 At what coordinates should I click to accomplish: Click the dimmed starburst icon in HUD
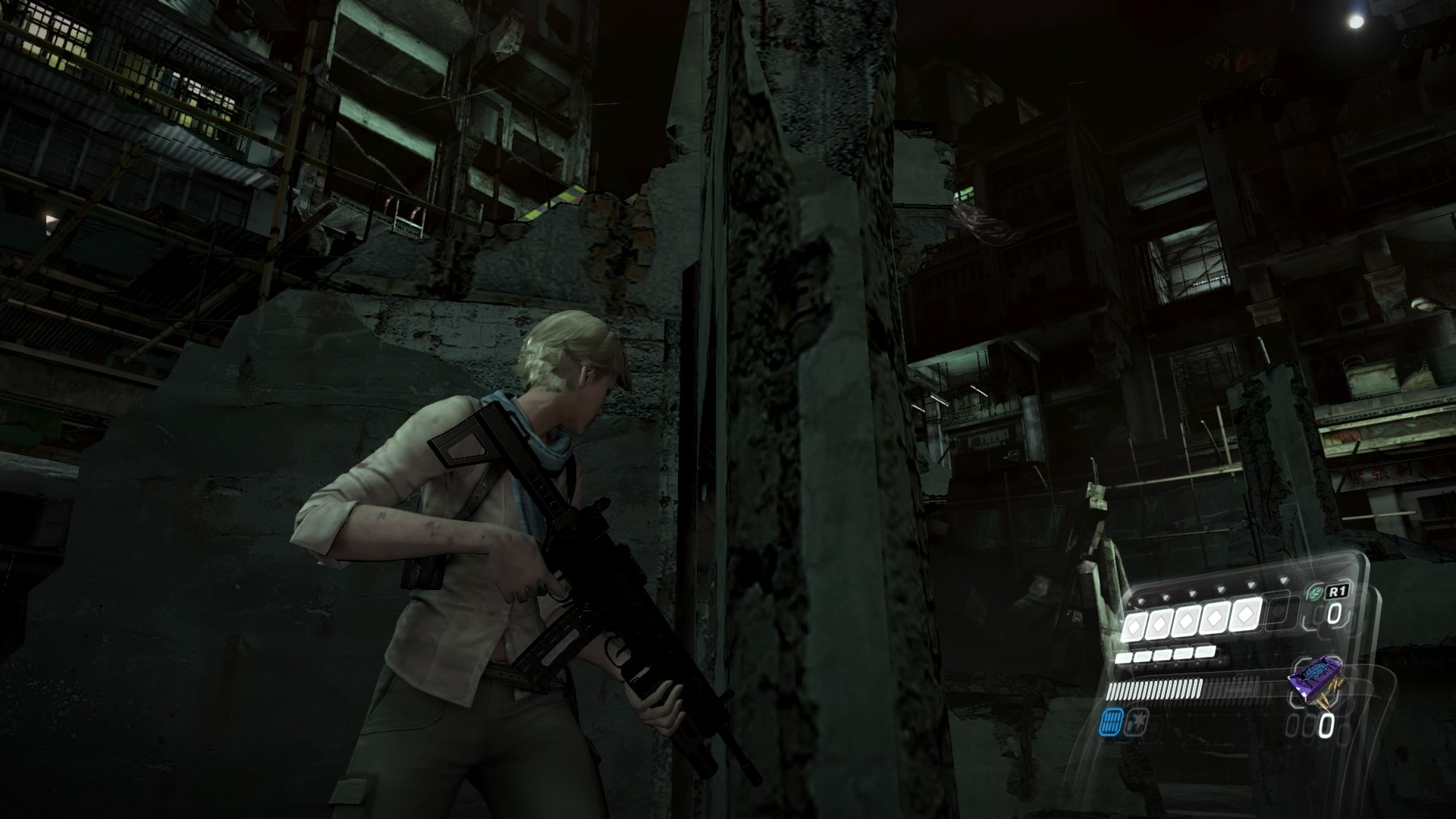pyautogui.click(x=1137, y=721)
